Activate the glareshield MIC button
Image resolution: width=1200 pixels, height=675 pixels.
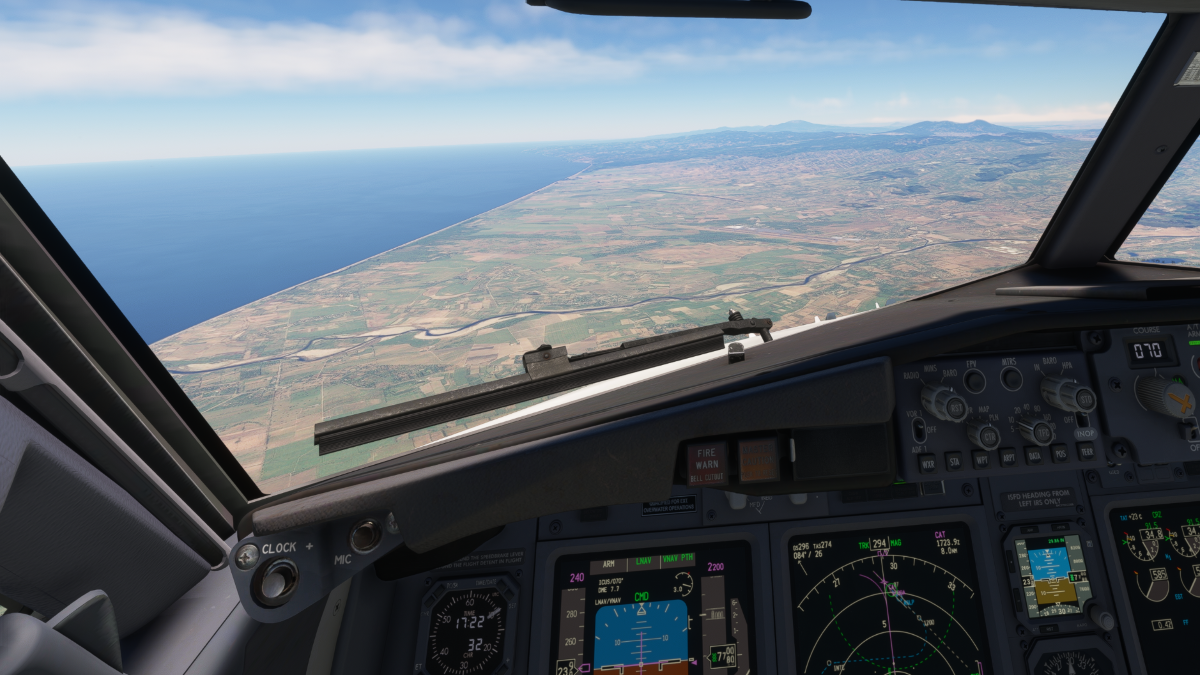pyautogui.click(x=365, y=536)
